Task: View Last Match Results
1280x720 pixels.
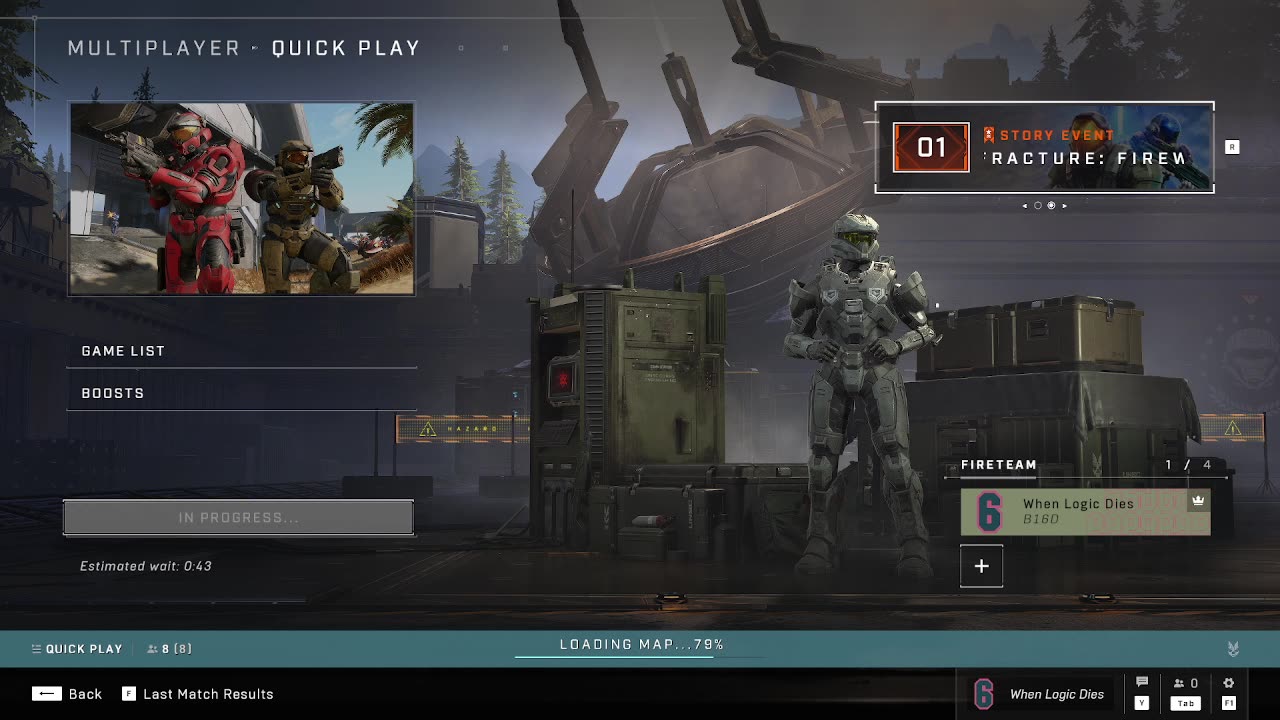Action: [198, 694]
